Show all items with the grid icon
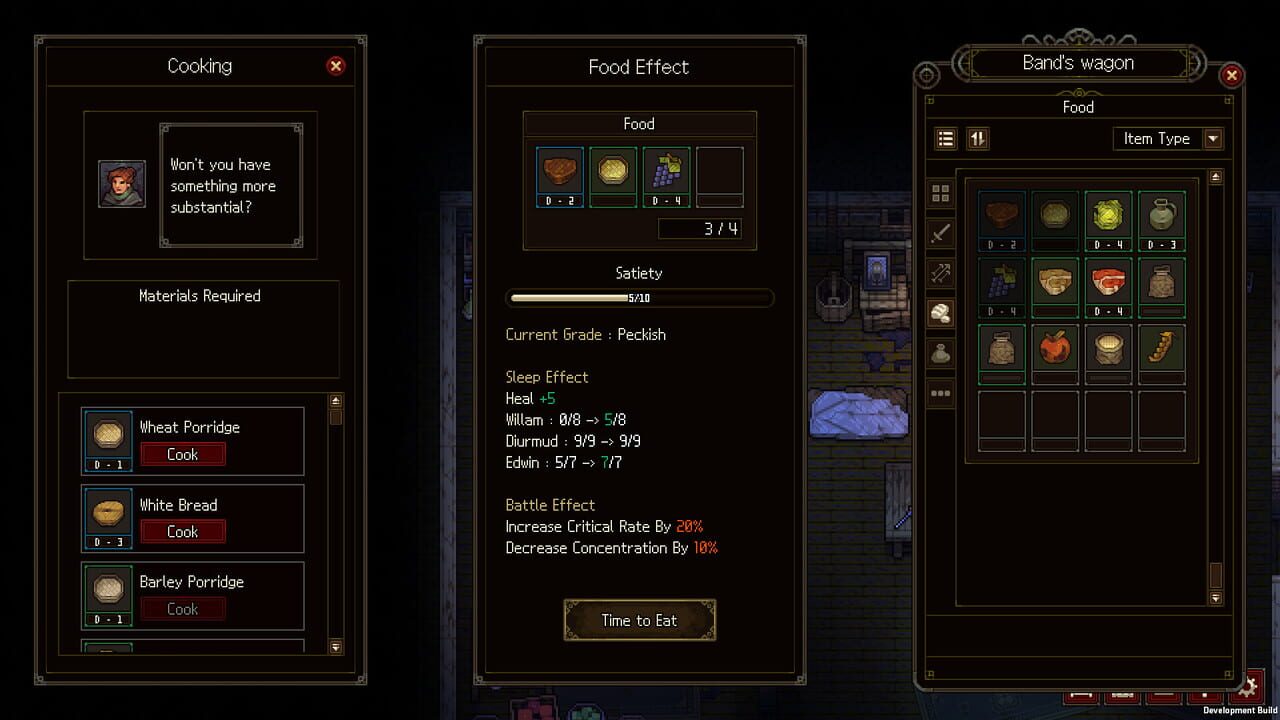Screen dimensions: 1280x720 (940, 193)
